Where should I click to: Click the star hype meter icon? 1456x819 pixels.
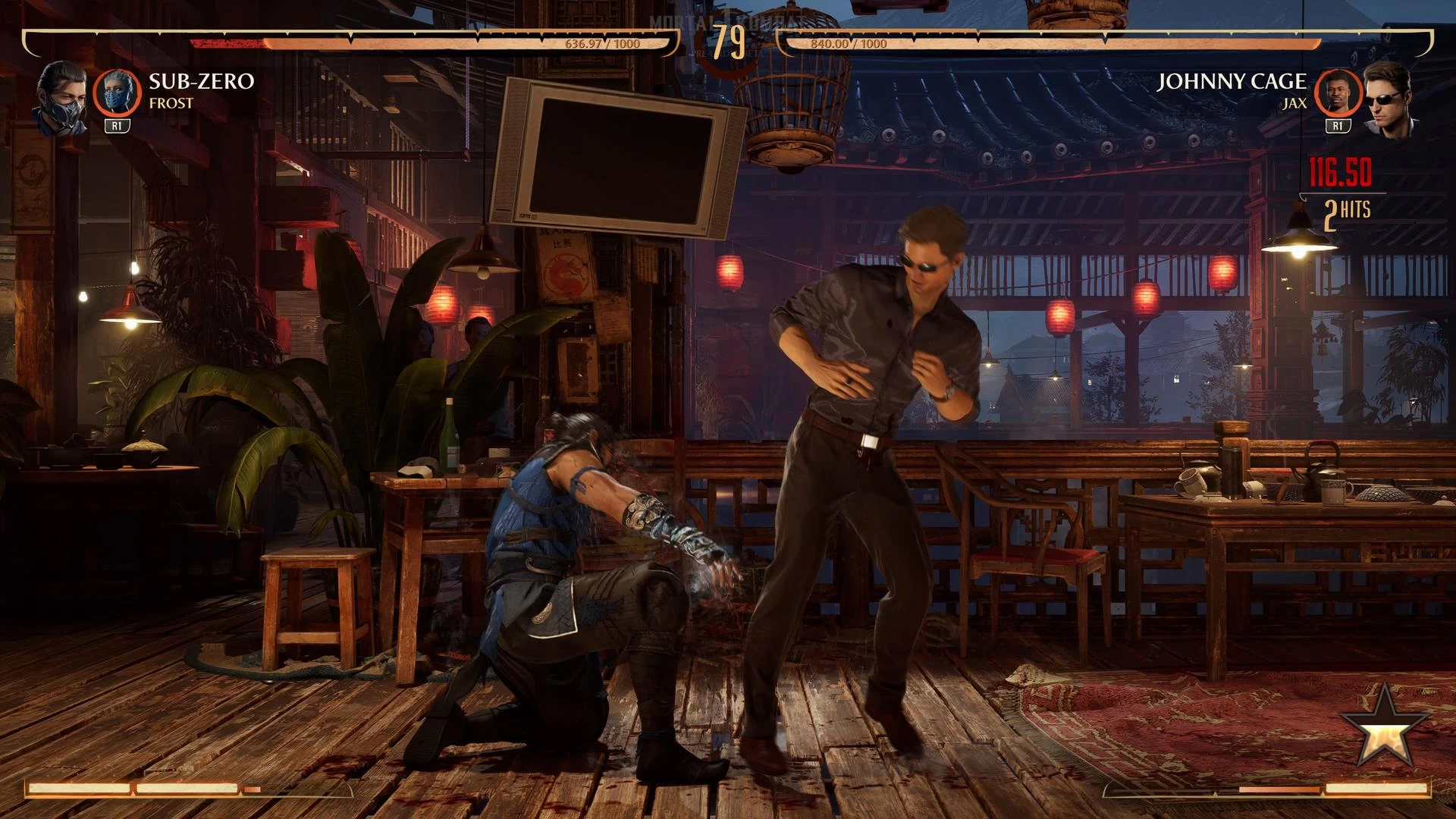[1383, 727]
